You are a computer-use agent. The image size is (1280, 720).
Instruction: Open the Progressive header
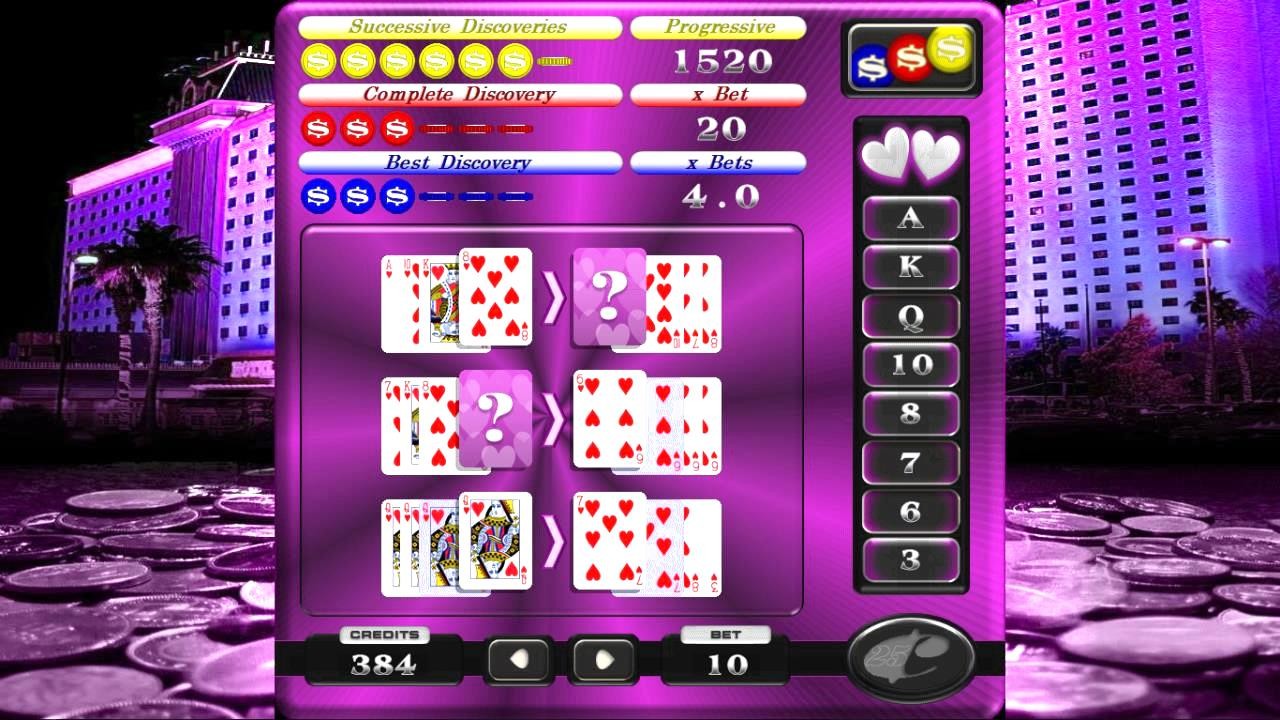tap(718, 27)
